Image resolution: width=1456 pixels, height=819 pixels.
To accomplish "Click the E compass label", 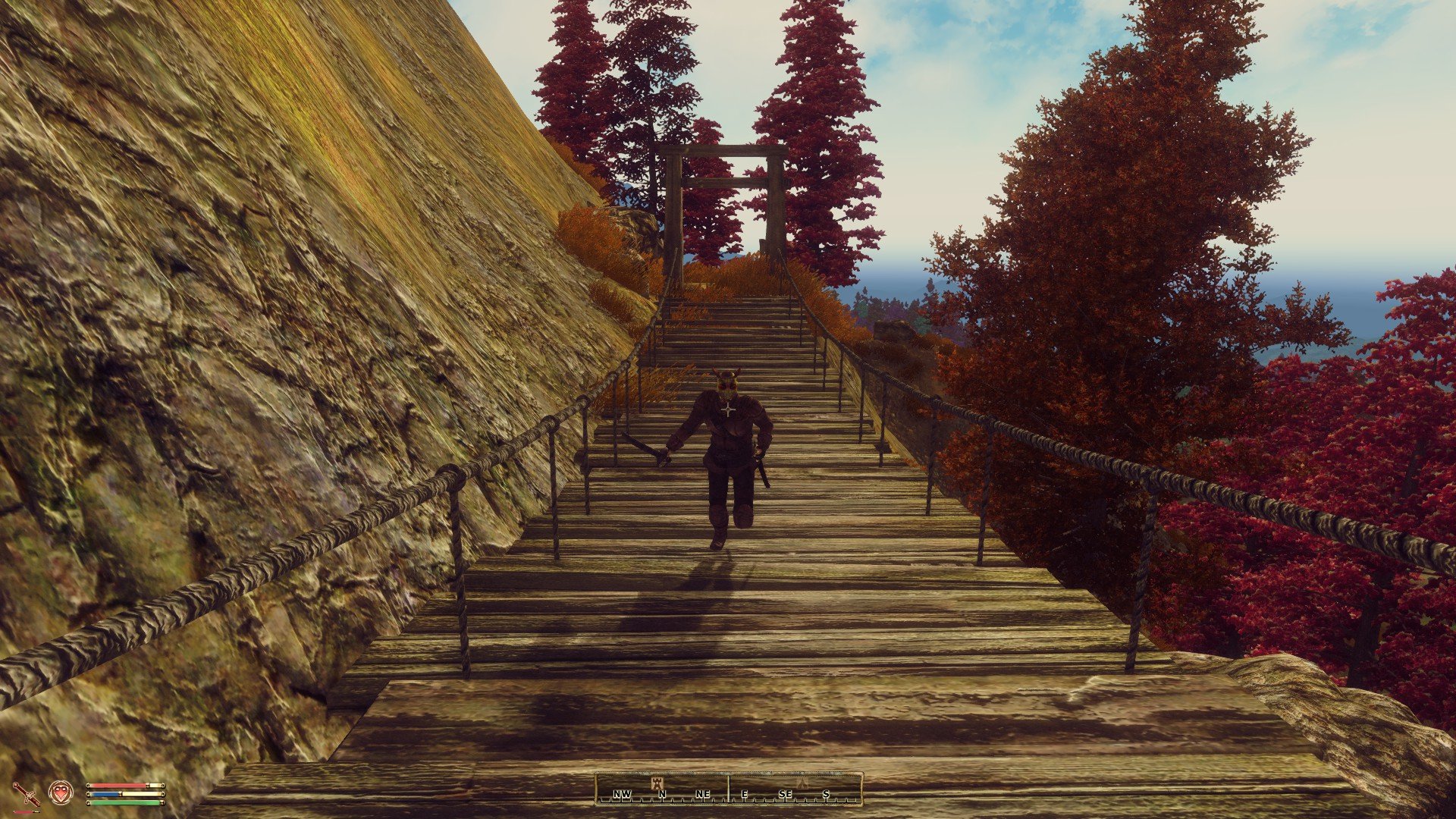I will click(745, 794).
